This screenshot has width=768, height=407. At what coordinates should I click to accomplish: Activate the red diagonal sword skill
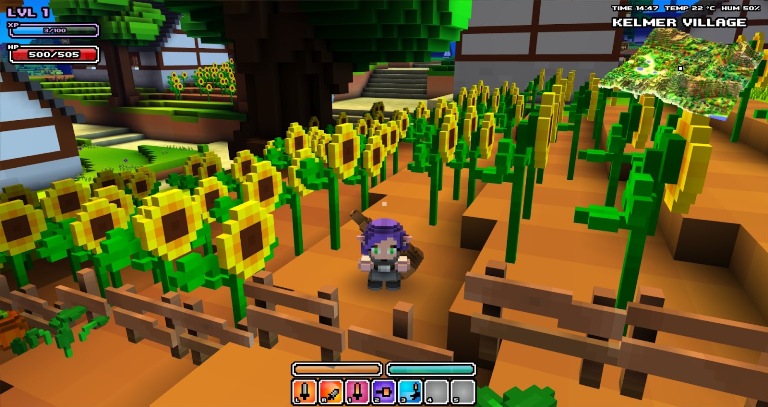330,391
